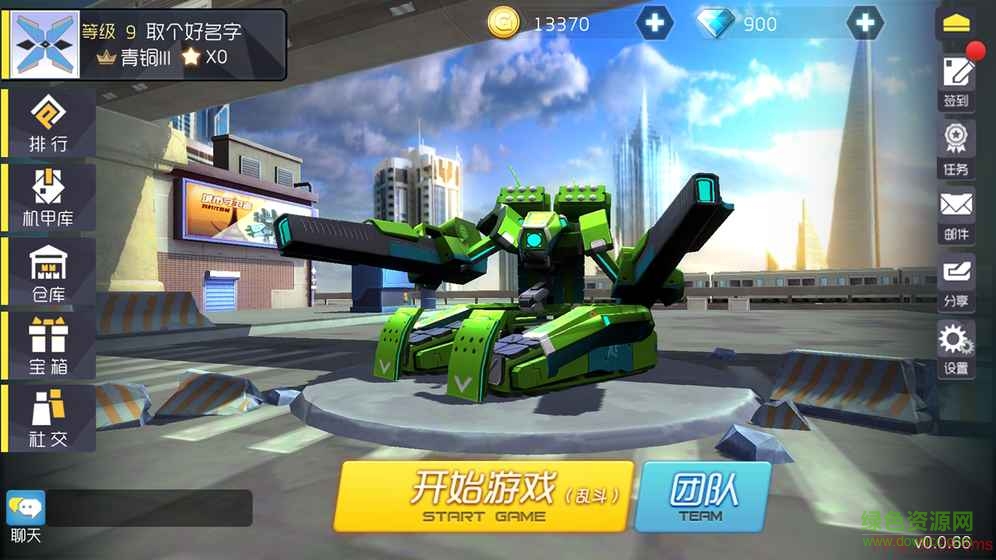Viewport: 996px width, 560px height.
Task: Collapse the right-side menu with yellow arrow
Action: 956,24
